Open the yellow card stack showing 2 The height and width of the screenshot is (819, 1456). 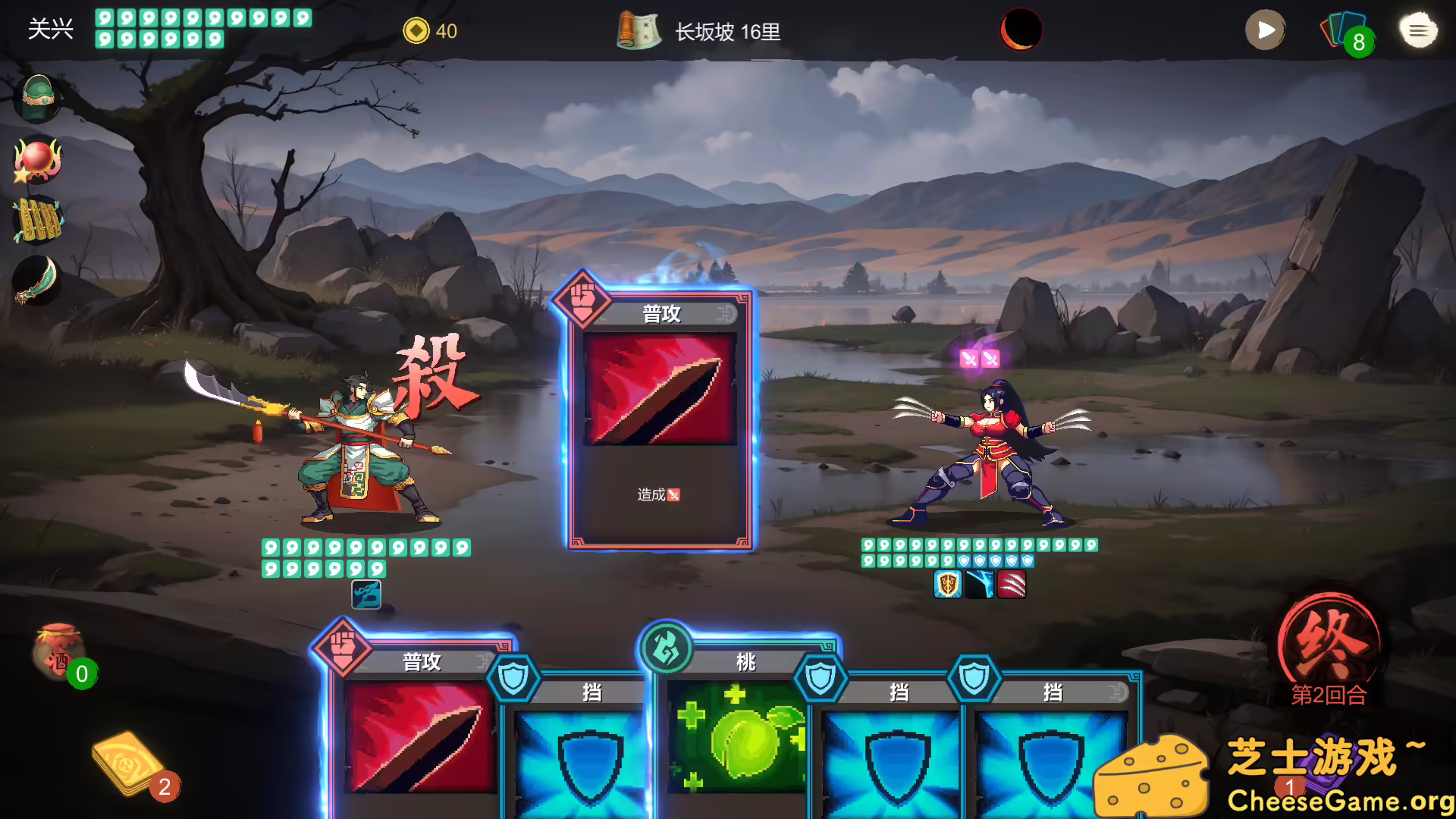(x=129, y=762)
